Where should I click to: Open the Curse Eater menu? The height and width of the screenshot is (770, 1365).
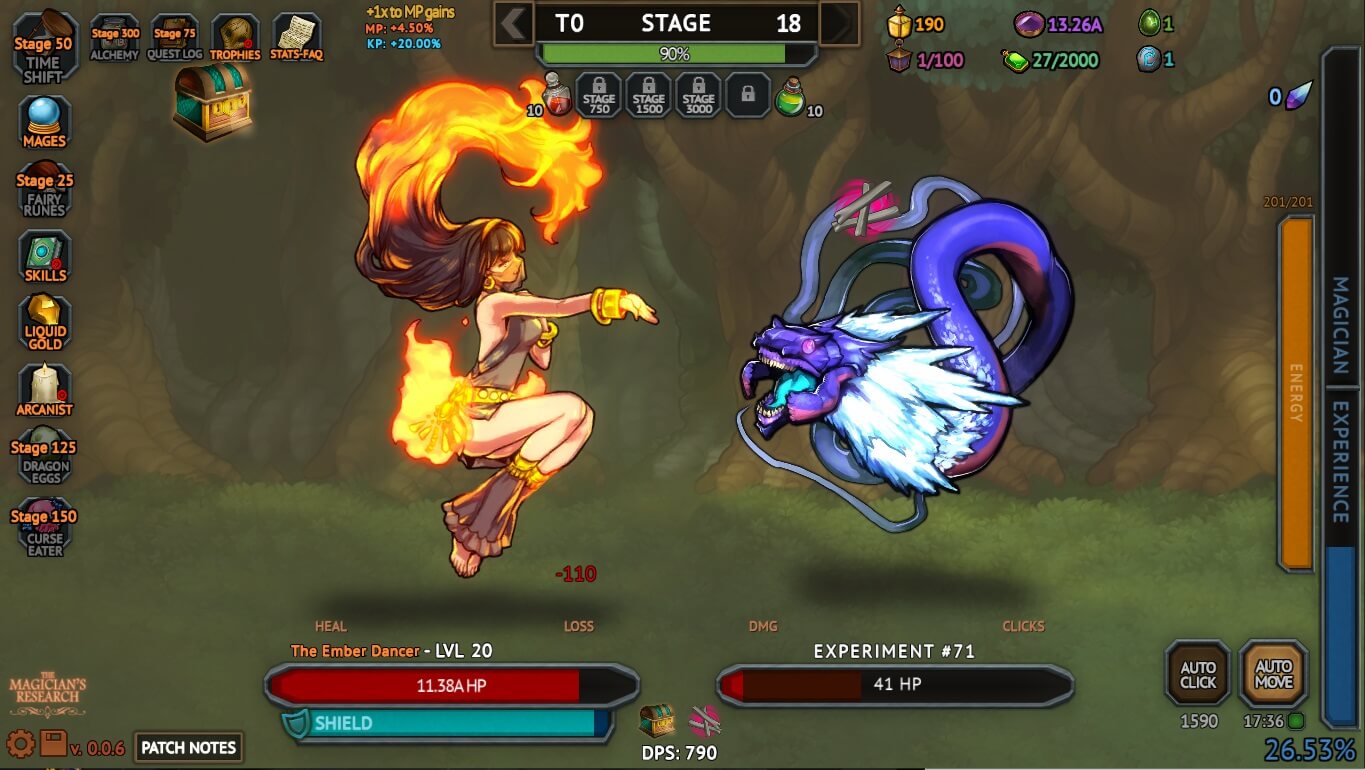[x=44, y=527]
